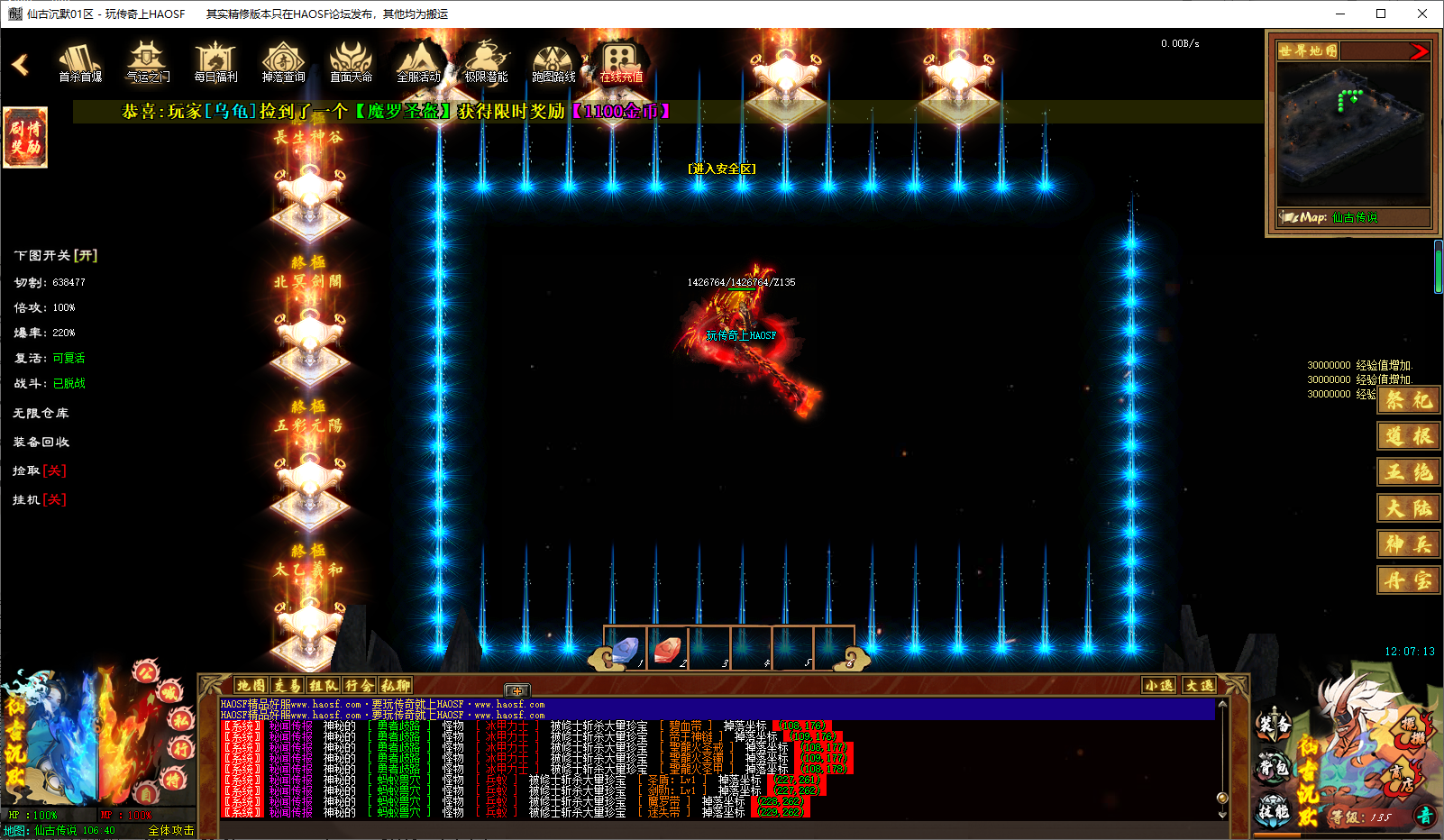Toggle the 下图开关 switch
This screenshot has width=1444, height=840.
(56, 256)
